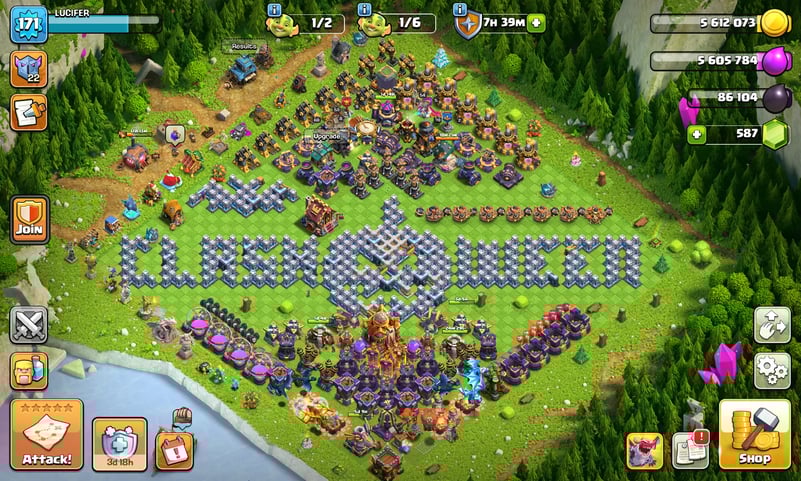Open the news sheet with red alert
Screen dimensions: 801x481
tap(690, 451)
